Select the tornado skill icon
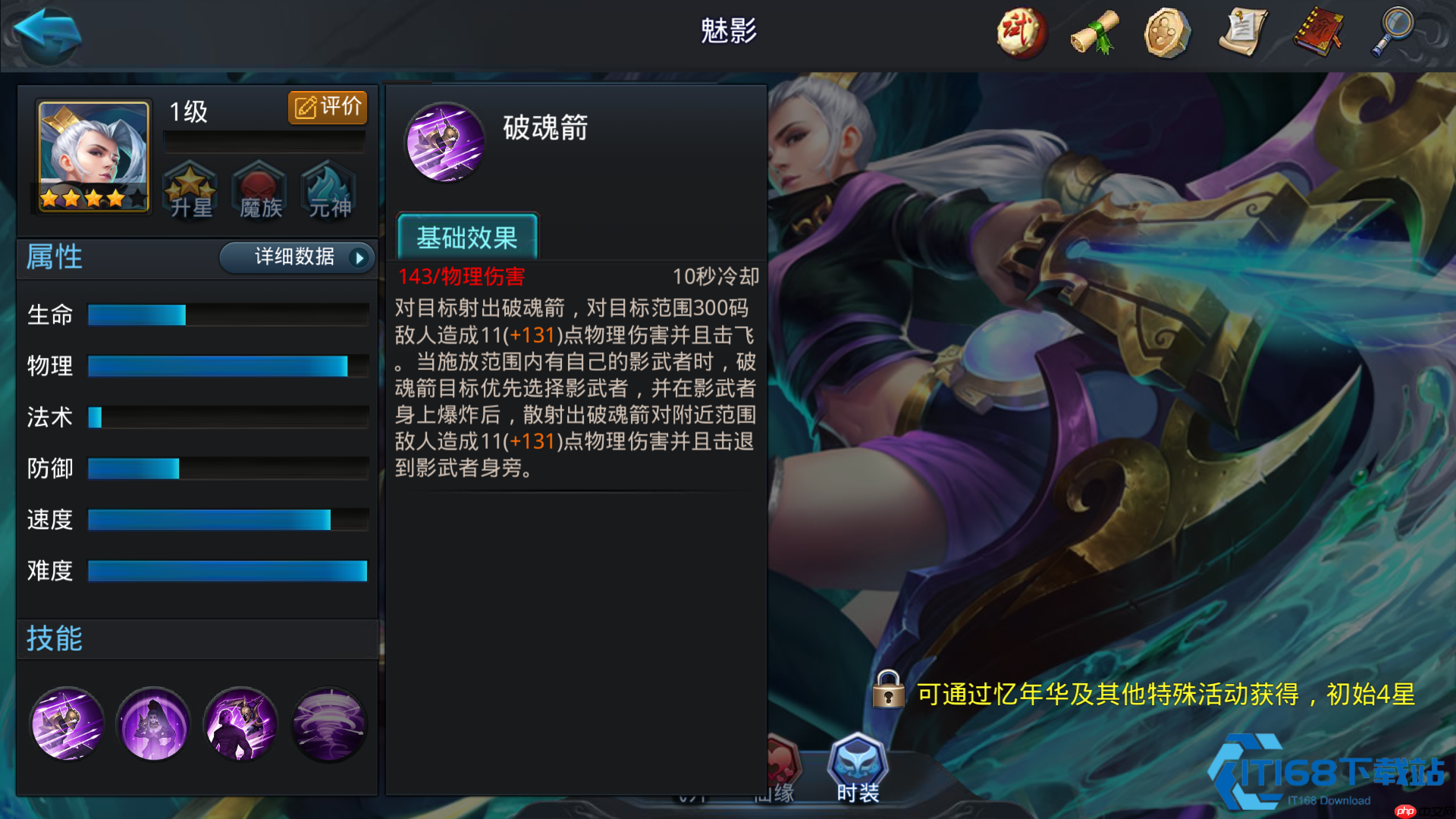This screenshot has height=819, width=1456. (328, 724)
